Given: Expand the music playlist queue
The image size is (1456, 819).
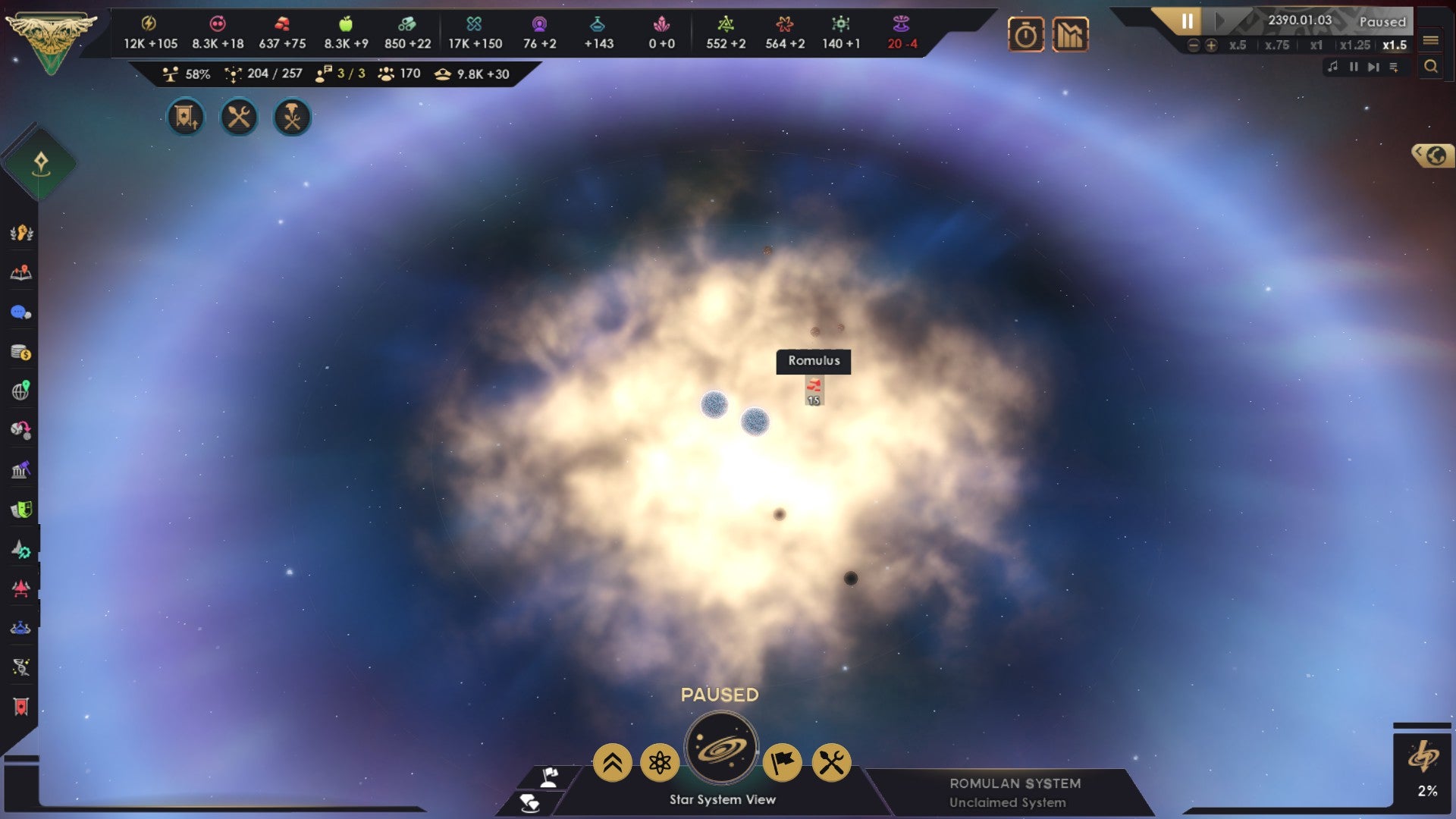Looking at the screenshot, I should pos(1394,67).
